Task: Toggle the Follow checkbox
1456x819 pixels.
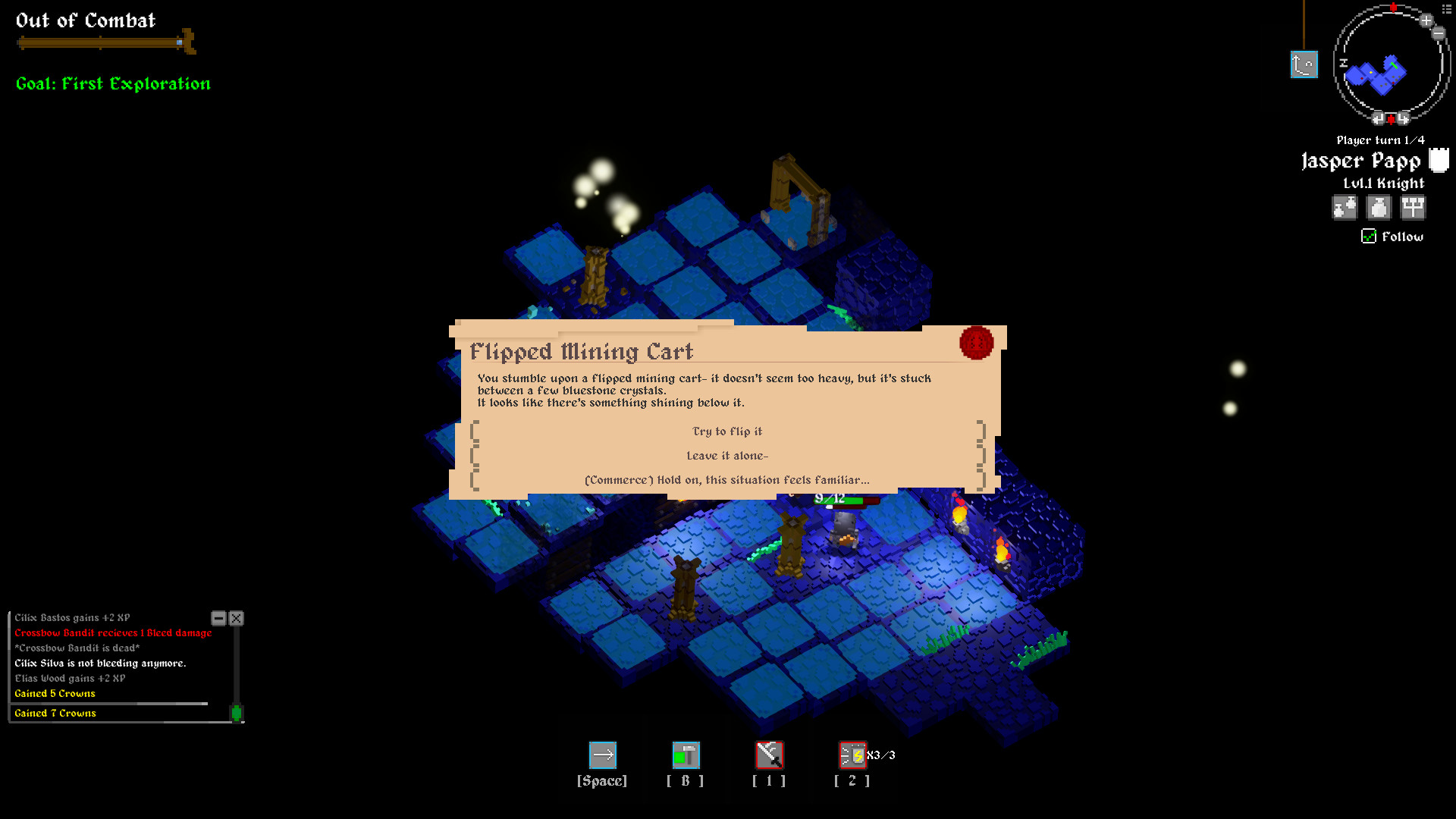Action: tap(1367, 237)
